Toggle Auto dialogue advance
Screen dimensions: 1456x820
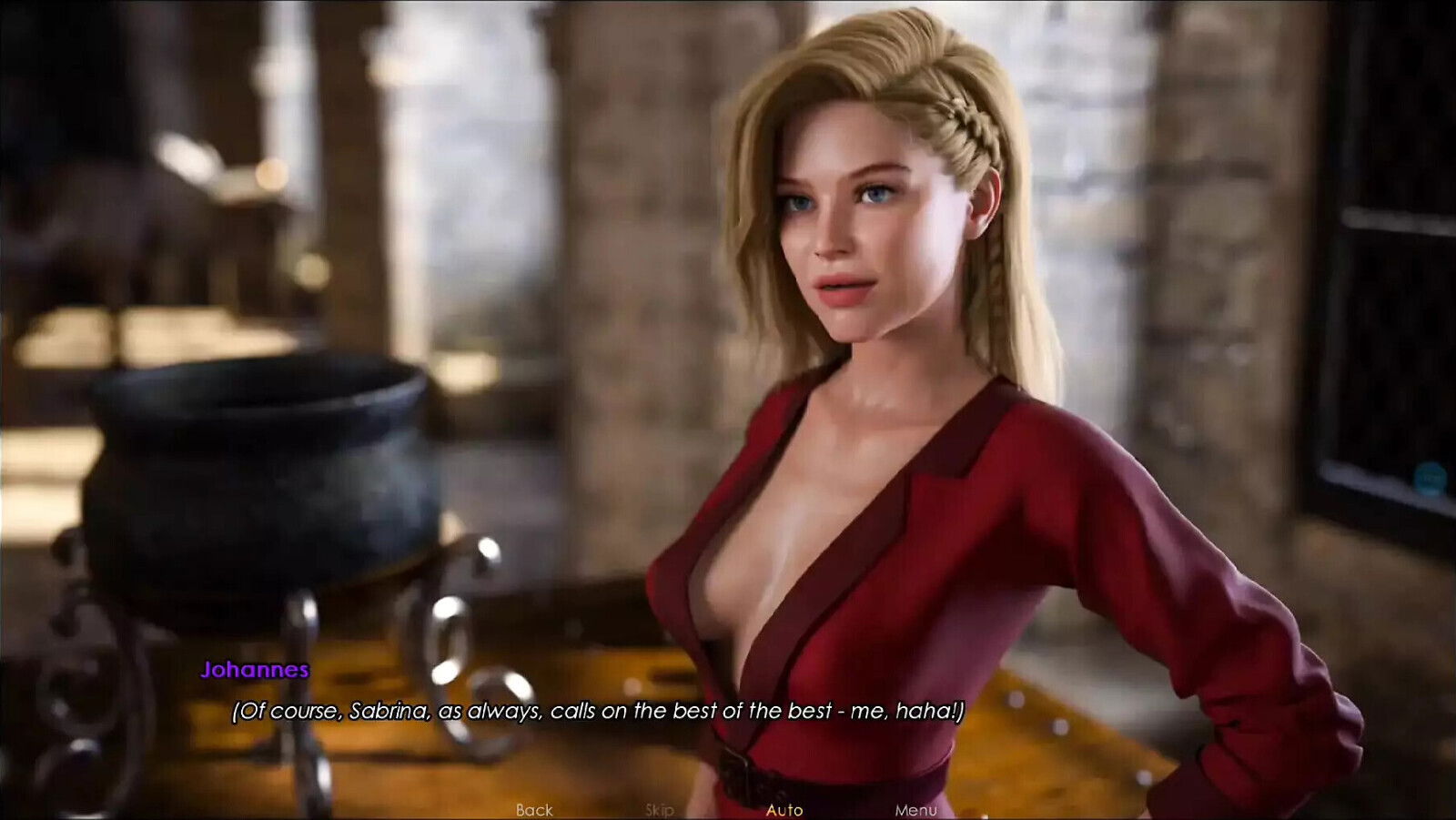point(784,809)
